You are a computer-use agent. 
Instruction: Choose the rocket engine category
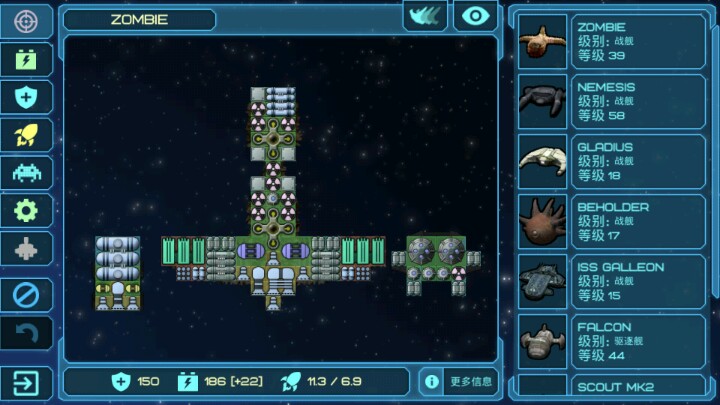tap(26, 135)
